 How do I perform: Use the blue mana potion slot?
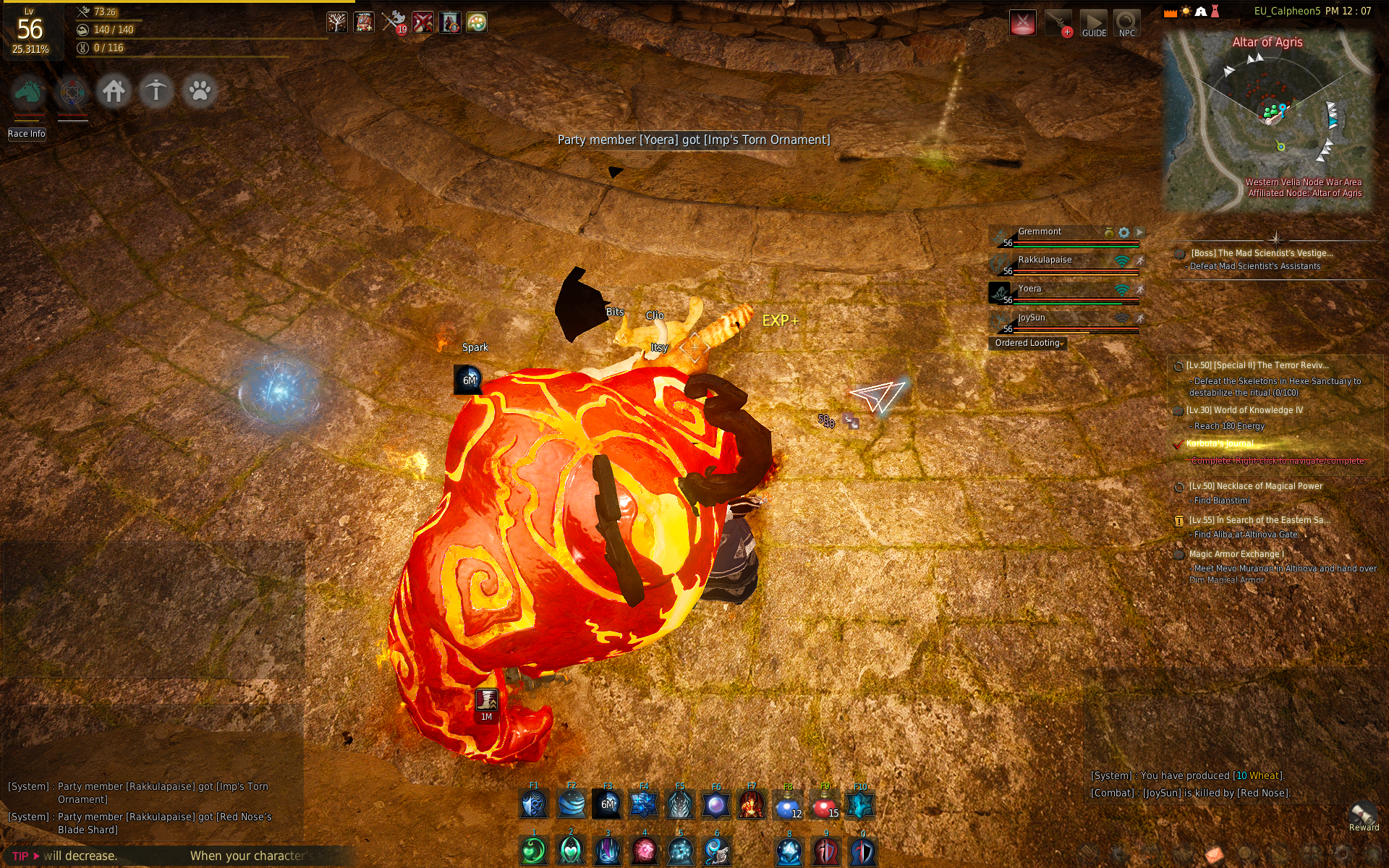[x=788, y=805]
